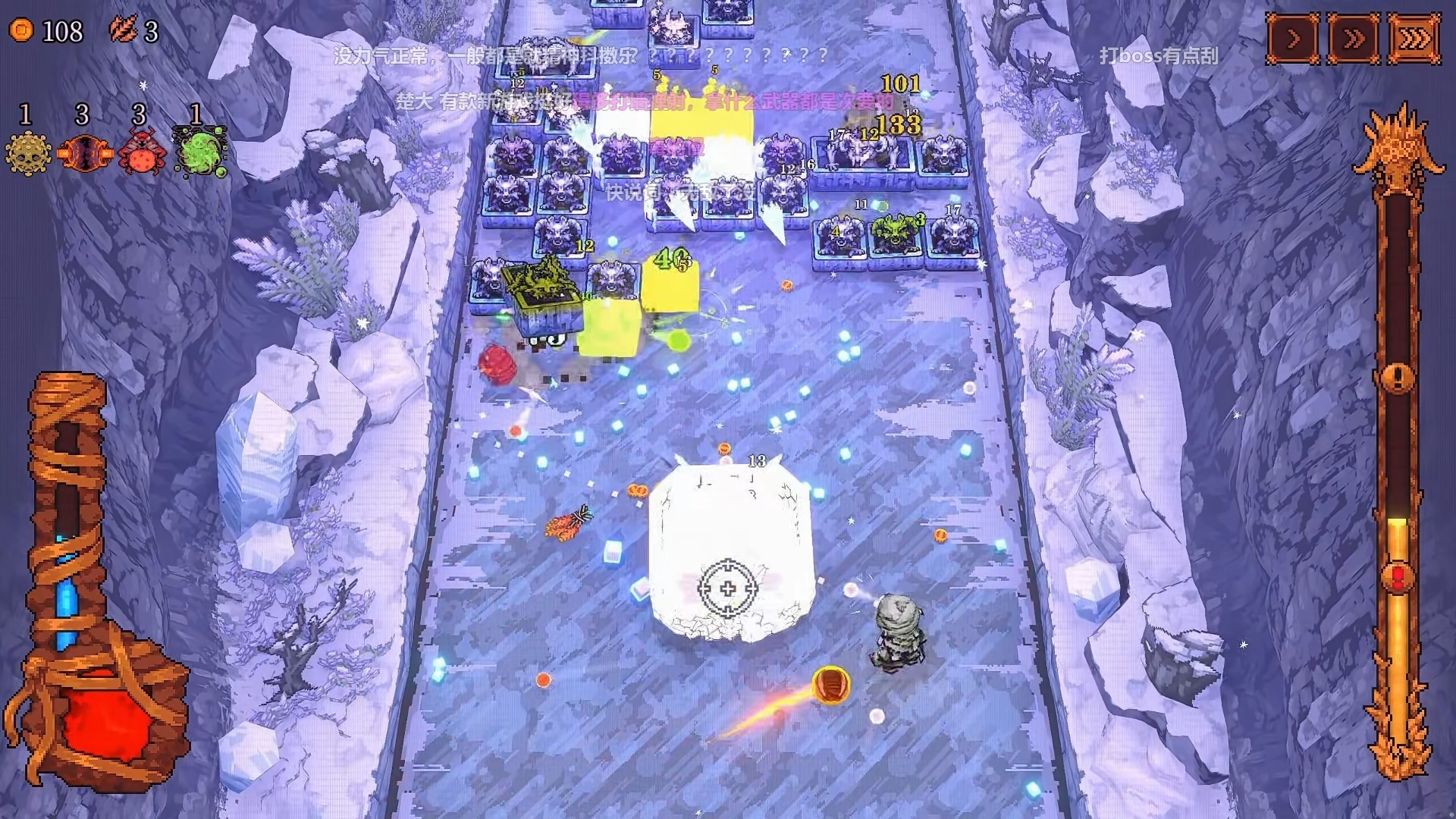Select the green poison cloud ball icon
The image size is (1456, 819).
coord(199,151)
